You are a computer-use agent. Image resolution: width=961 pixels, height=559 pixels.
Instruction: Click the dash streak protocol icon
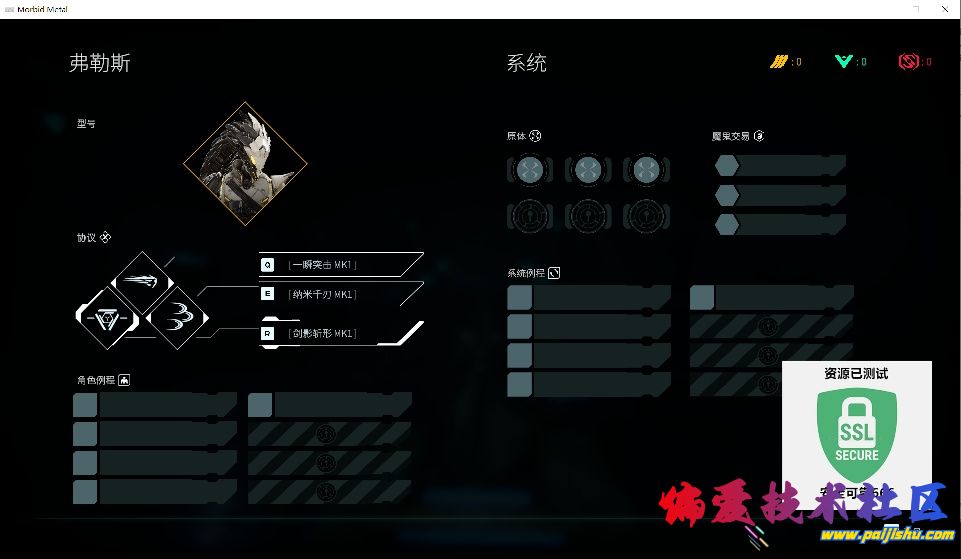pos(142,280)
